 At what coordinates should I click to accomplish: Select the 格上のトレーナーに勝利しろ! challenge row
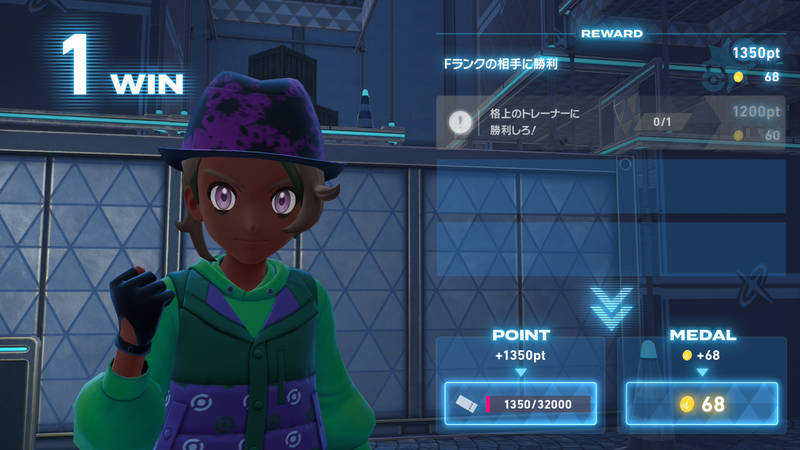click(612, 122)
